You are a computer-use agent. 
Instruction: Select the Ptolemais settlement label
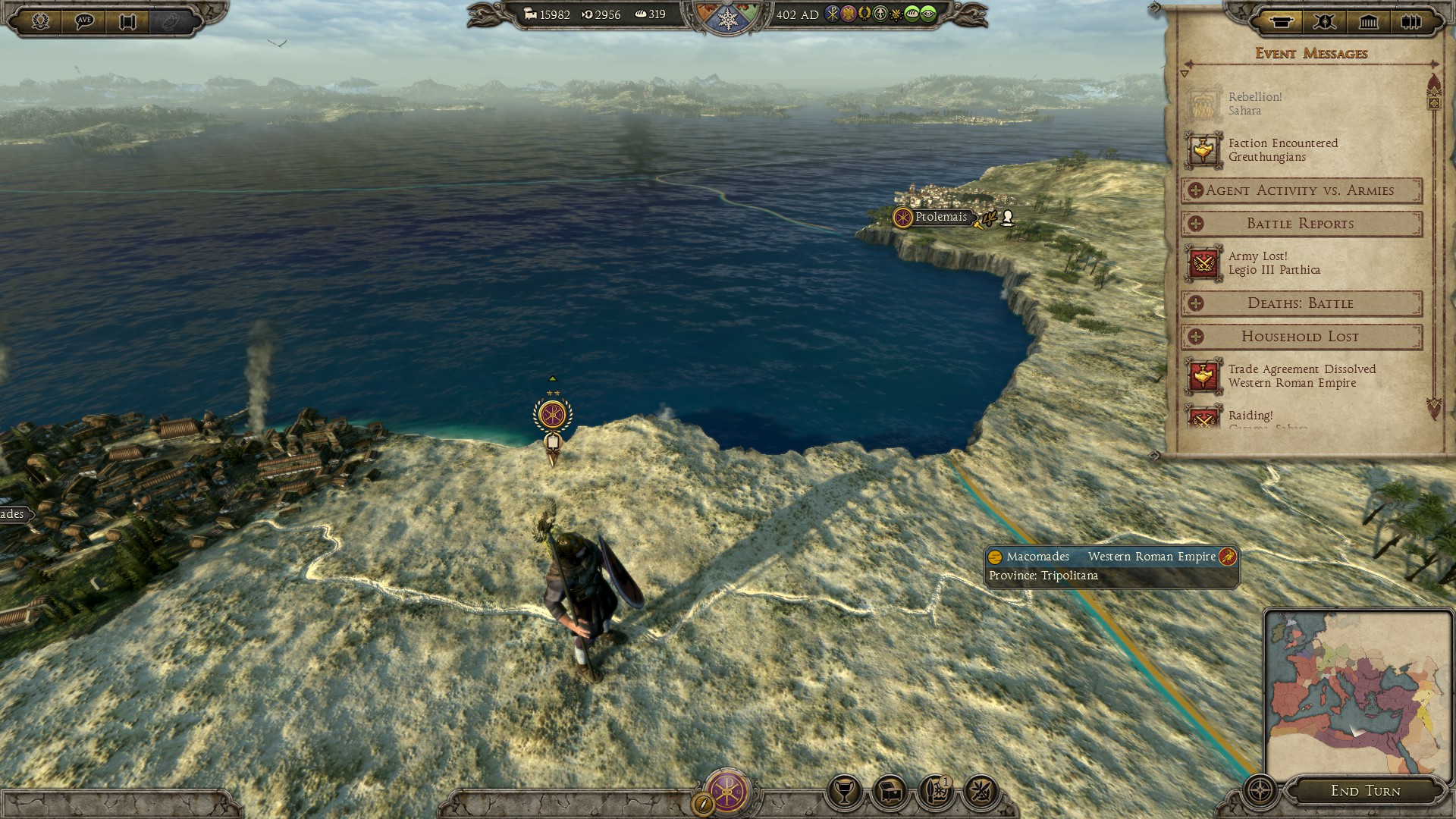[x=940, y=217]
